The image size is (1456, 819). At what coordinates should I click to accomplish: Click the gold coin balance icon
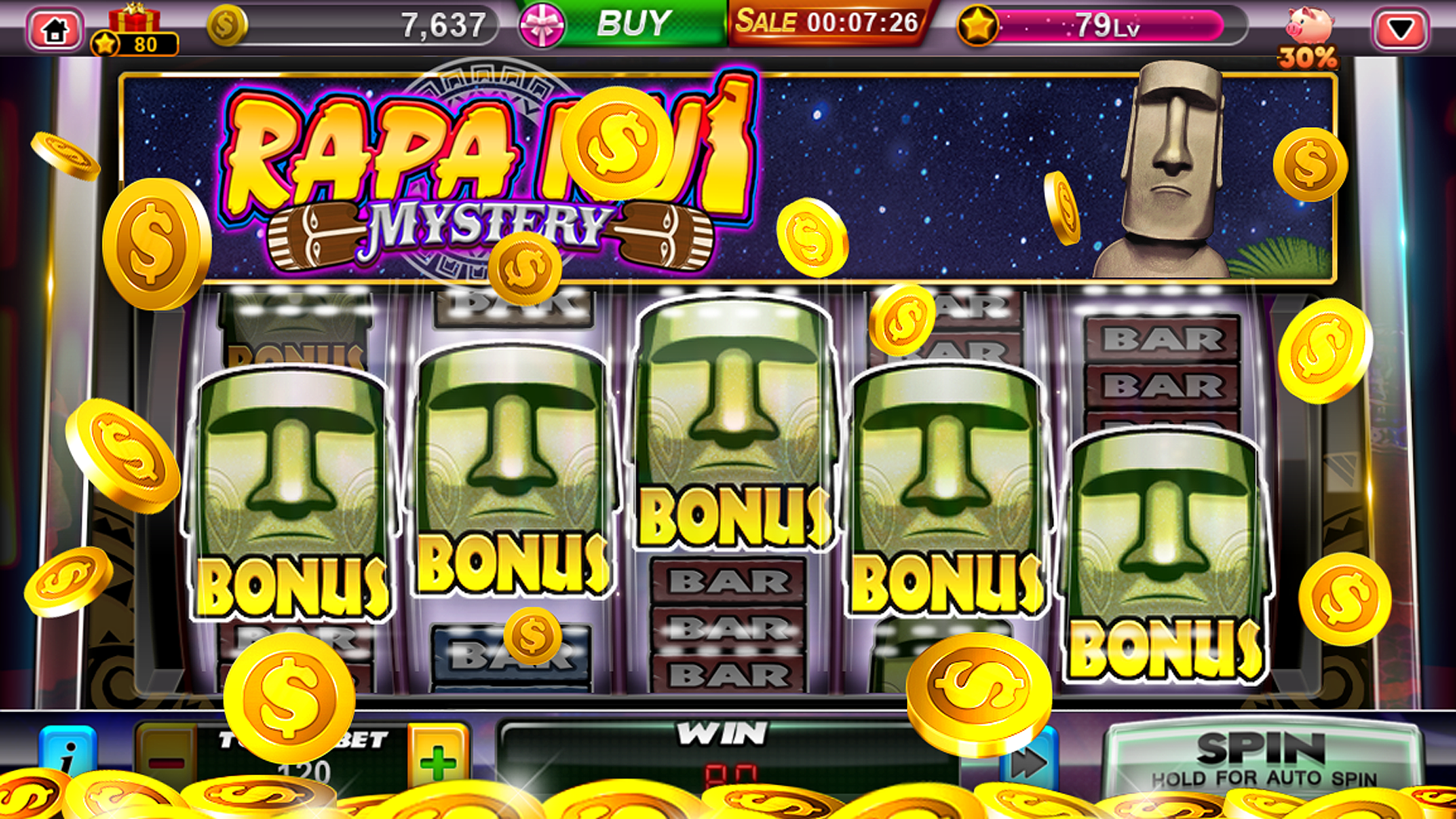pos(226,24)
